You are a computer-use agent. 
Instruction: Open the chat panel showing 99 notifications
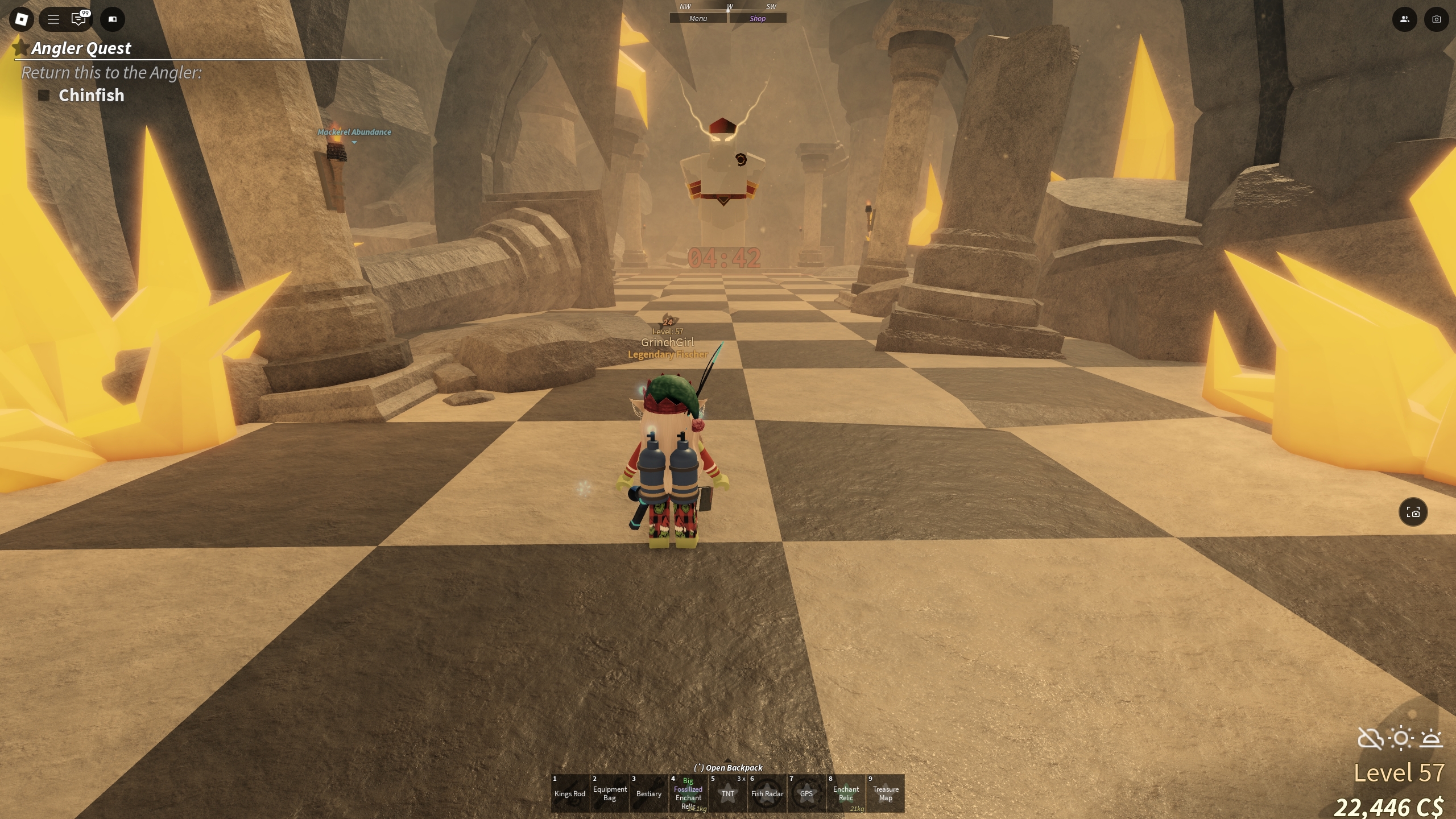tap(80, 19)
